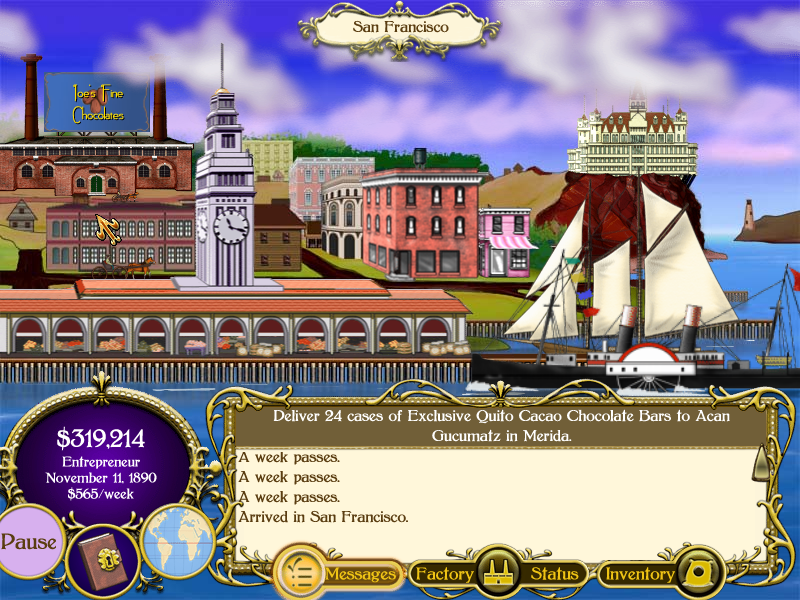Viewport: 800px width, 600px height.
Task: View the Status panel
Action: 554,574
